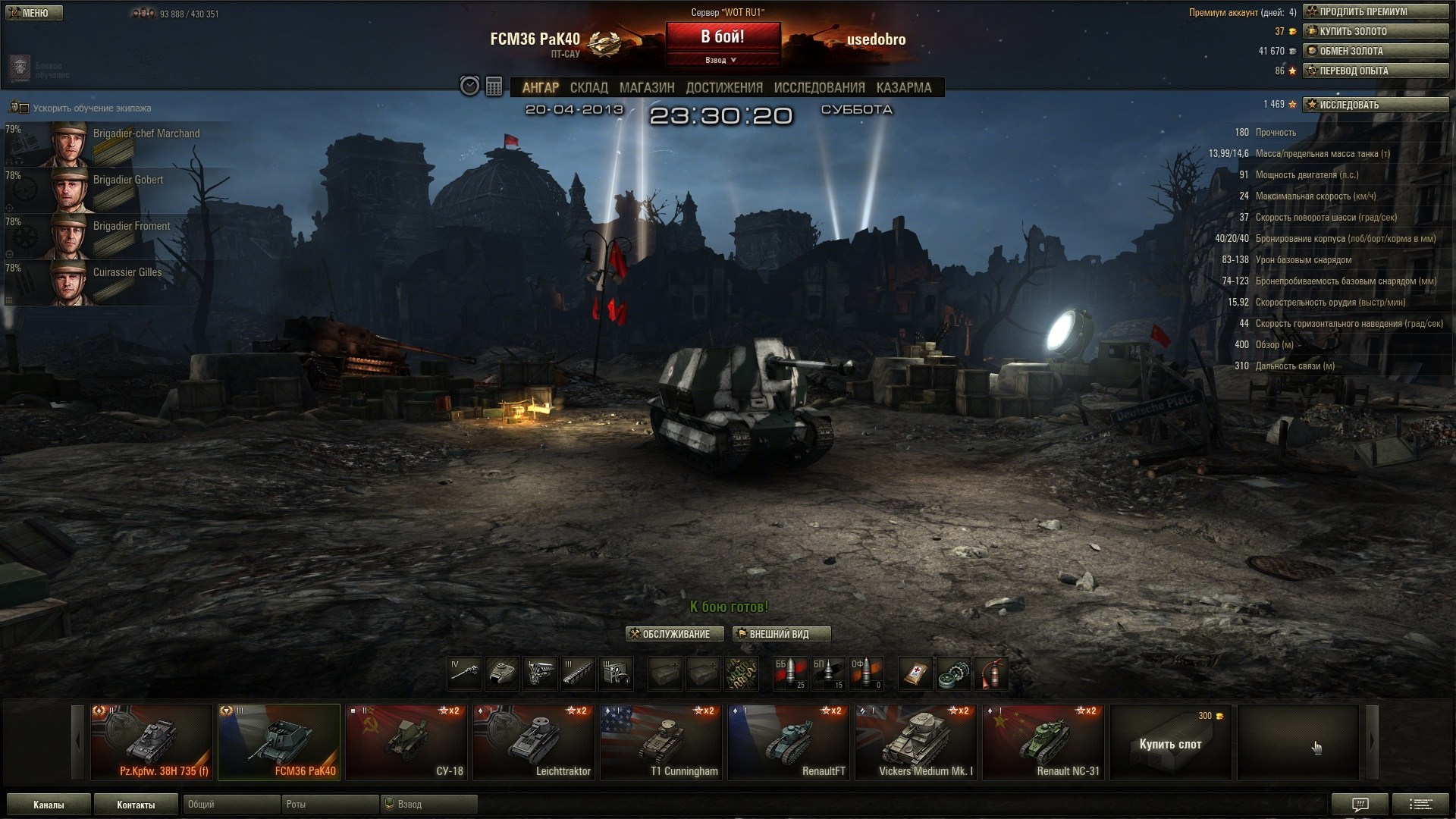
Task: Open the МАГАЗИН tab
Action: pyautogui.click(x=646, y=88)
